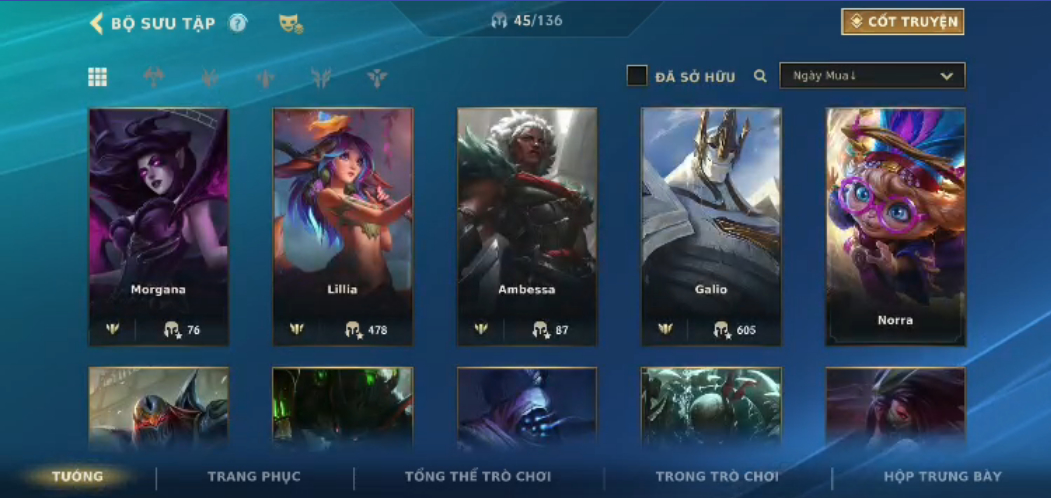
Task: Pick the Galio champion card
Action: click(710, 227)
